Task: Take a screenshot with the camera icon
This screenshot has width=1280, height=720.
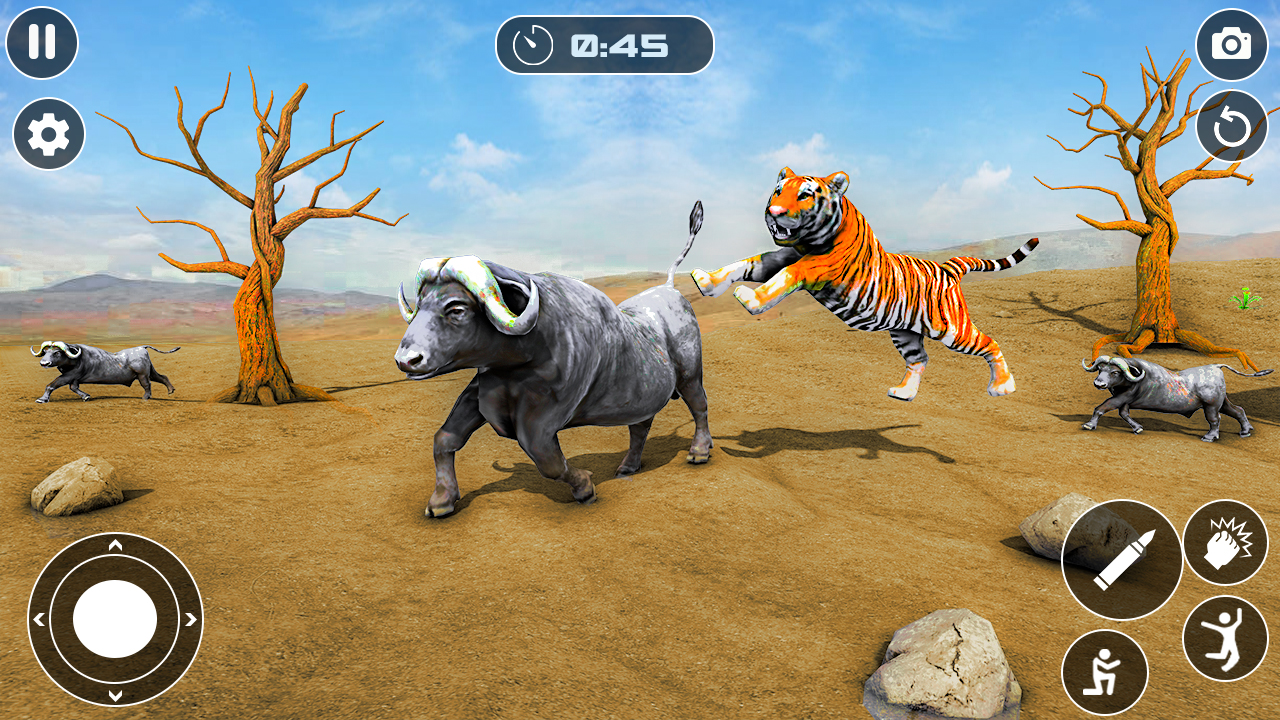Action: 1231,44
